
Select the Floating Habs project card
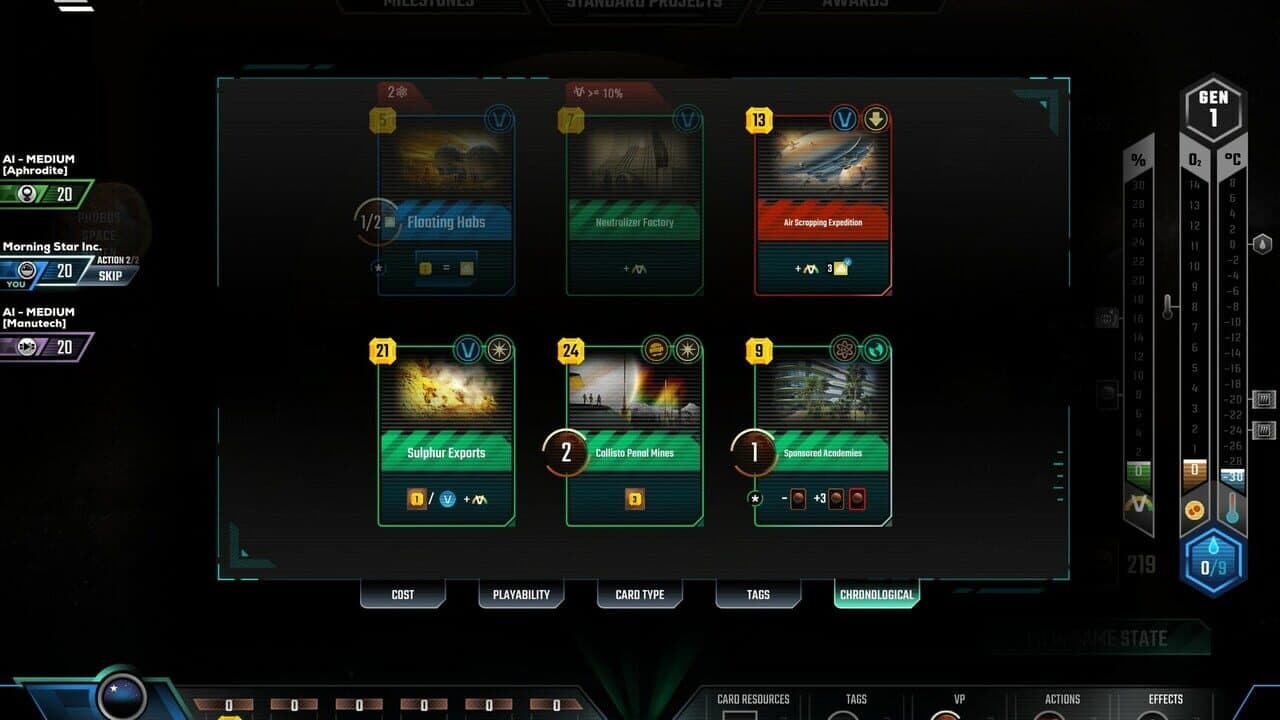pyautogui.click(x=443, y=200)
